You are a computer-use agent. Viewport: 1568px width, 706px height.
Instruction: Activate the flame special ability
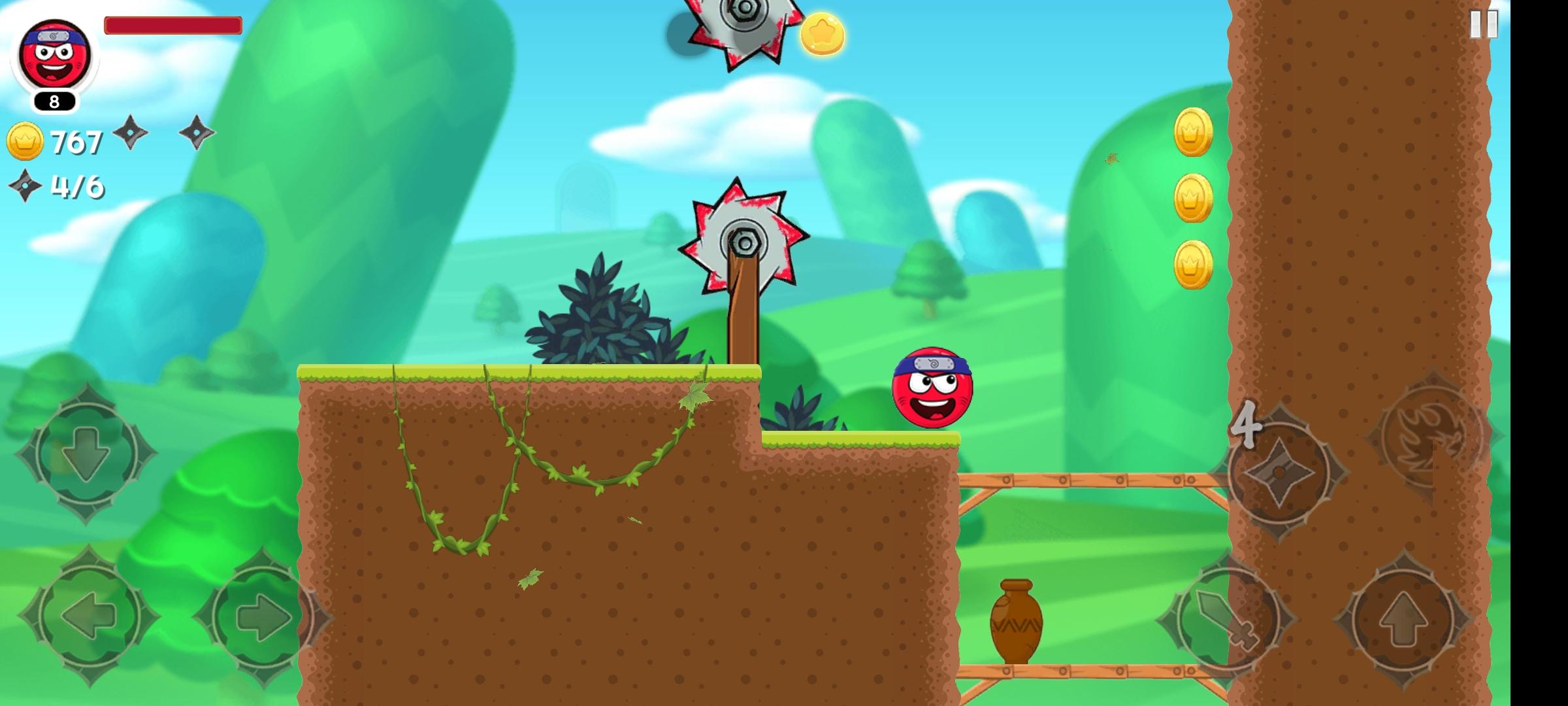tap(1433, 435)
